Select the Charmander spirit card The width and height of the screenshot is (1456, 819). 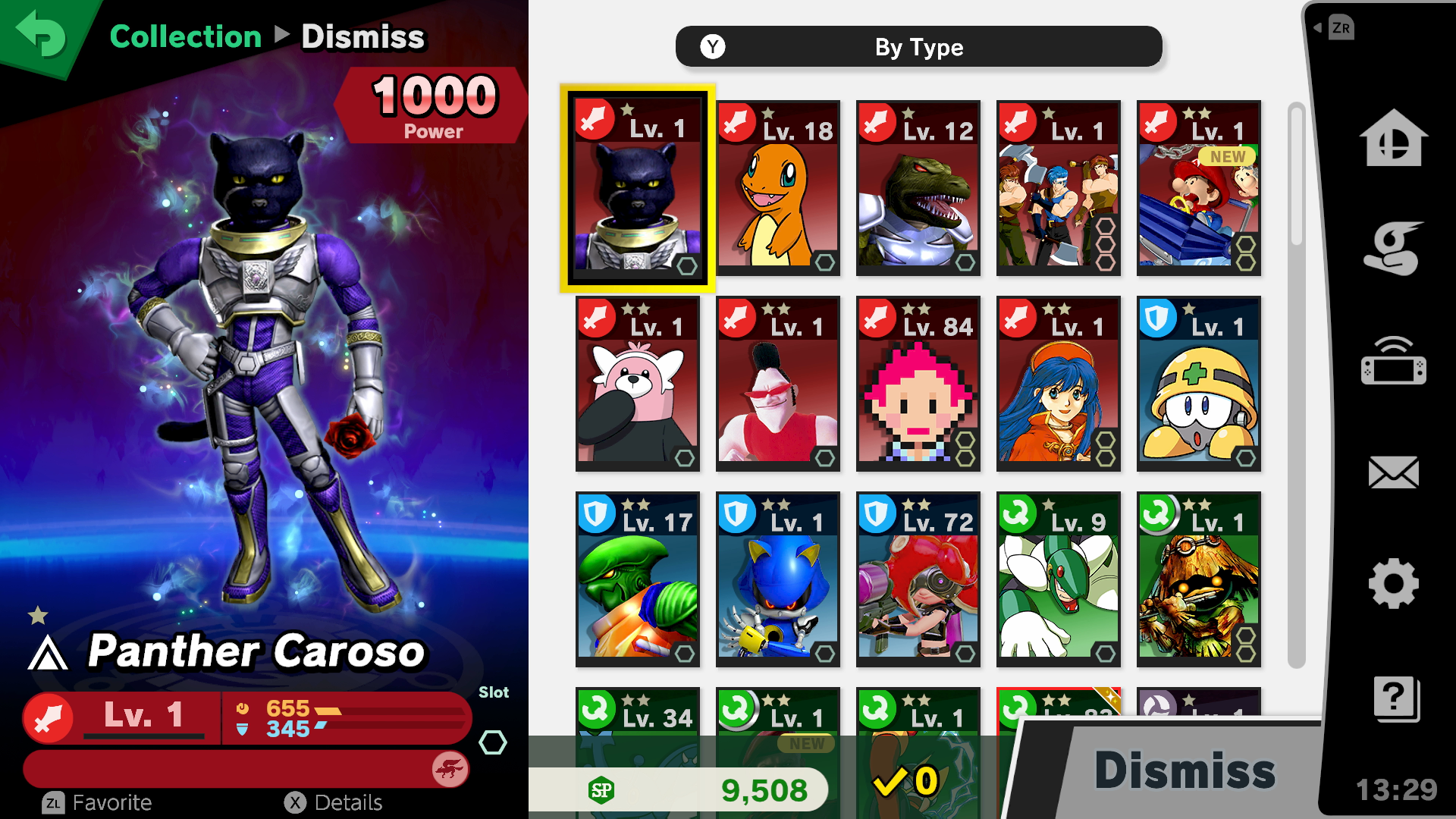coord(777,188)
